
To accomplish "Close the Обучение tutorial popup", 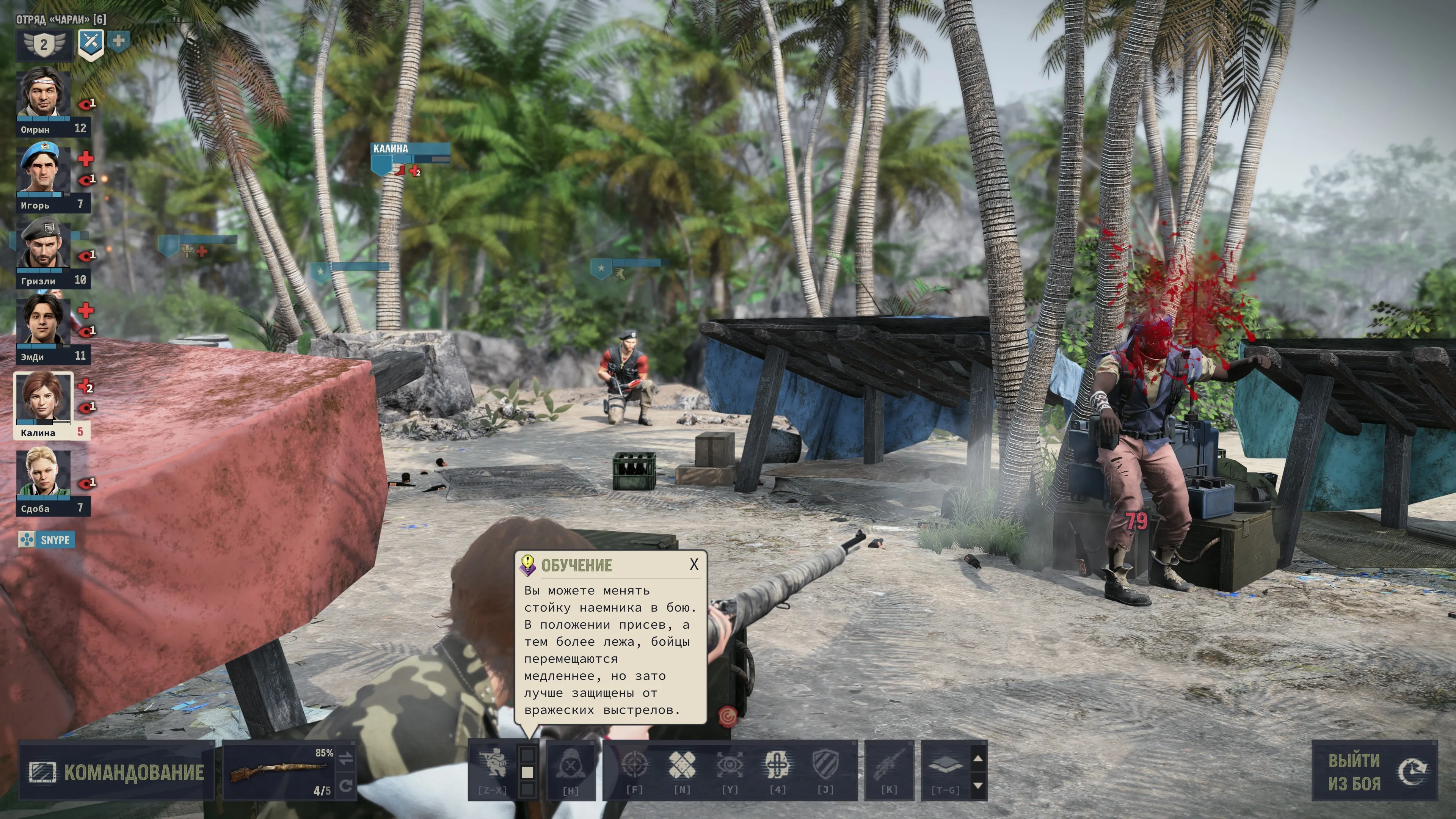I will (693, 564).
